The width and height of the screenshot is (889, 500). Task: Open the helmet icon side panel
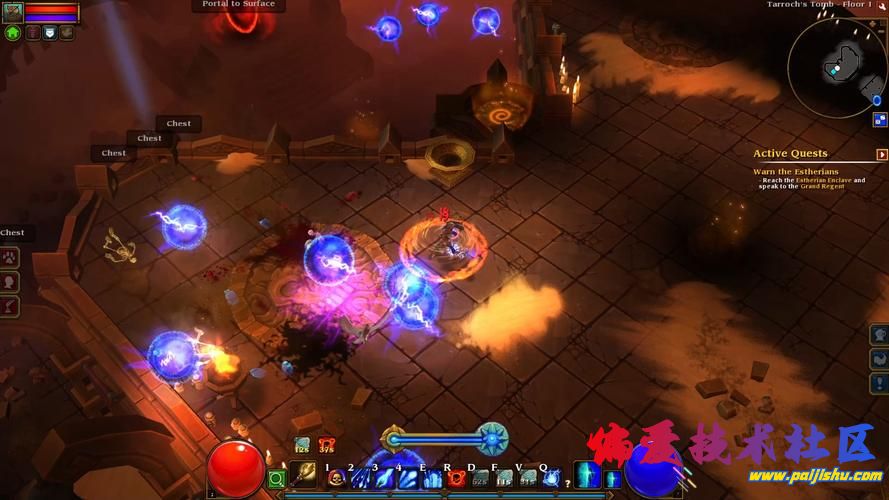point(880,334)
